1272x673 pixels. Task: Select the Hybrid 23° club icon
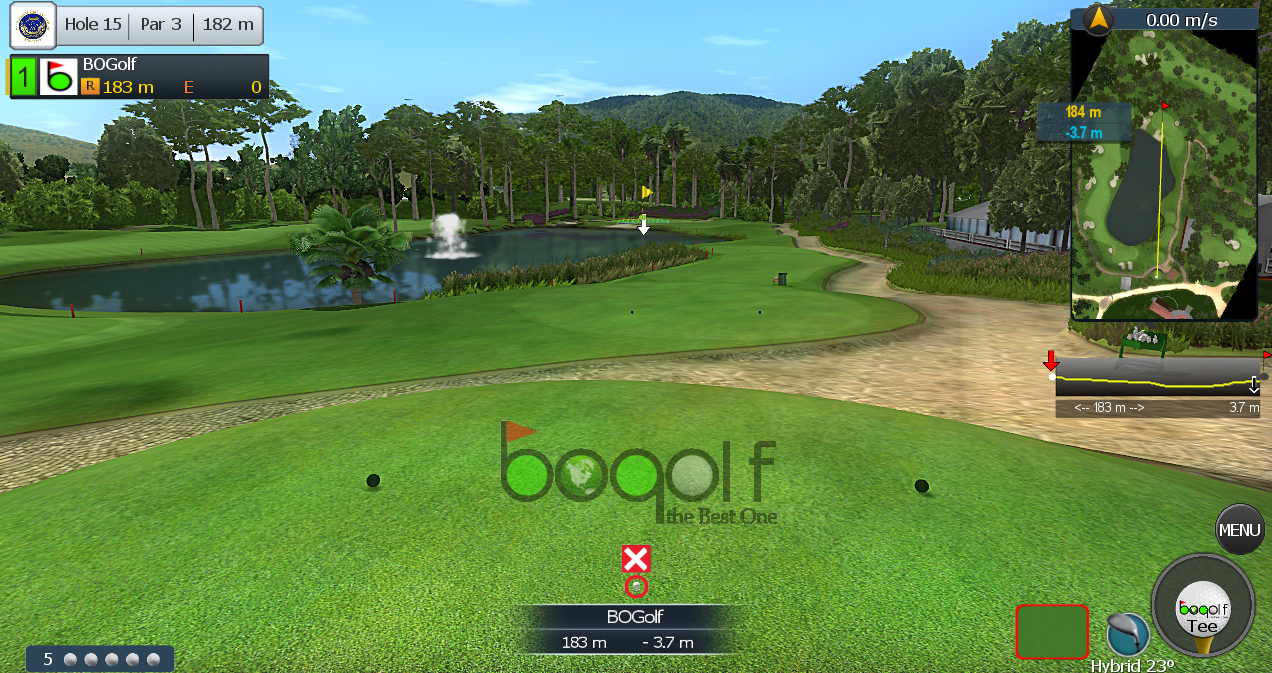pos(1128,635)
